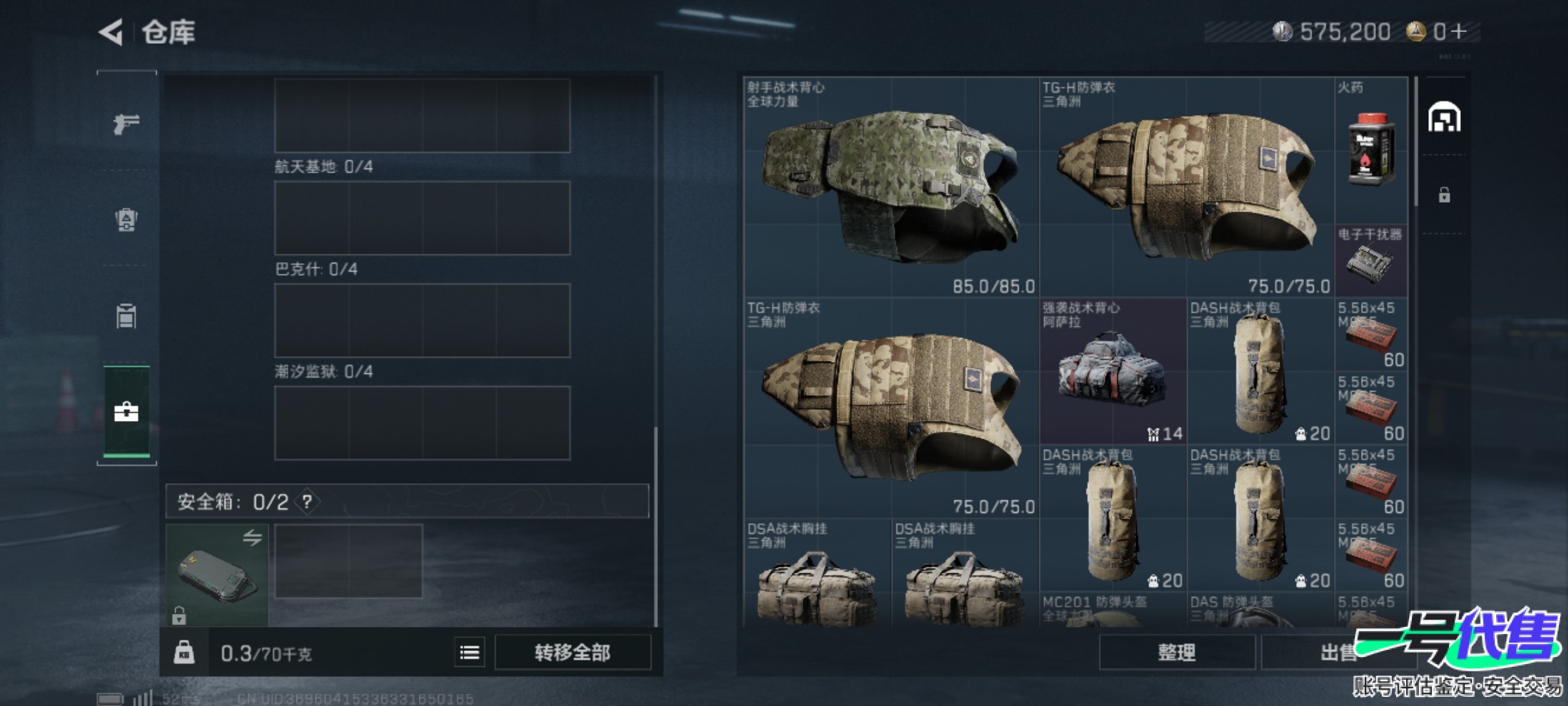Select the 火药 gunpowder item
Viewport: 1568px width, 706px height.
click(1371, 150)
